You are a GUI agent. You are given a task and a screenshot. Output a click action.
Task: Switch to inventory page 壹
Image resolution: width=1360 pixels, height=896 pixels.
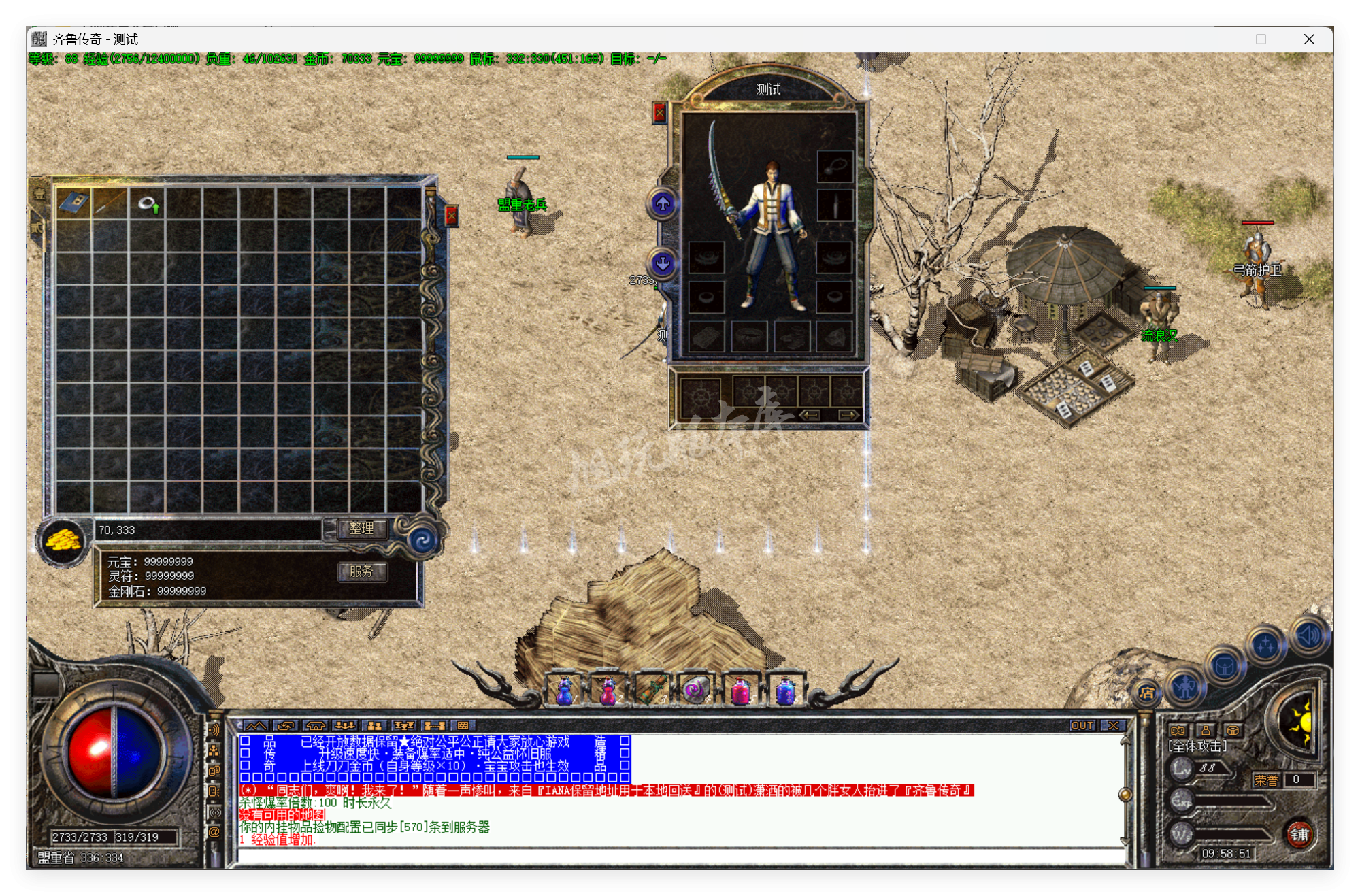point(39,194)
